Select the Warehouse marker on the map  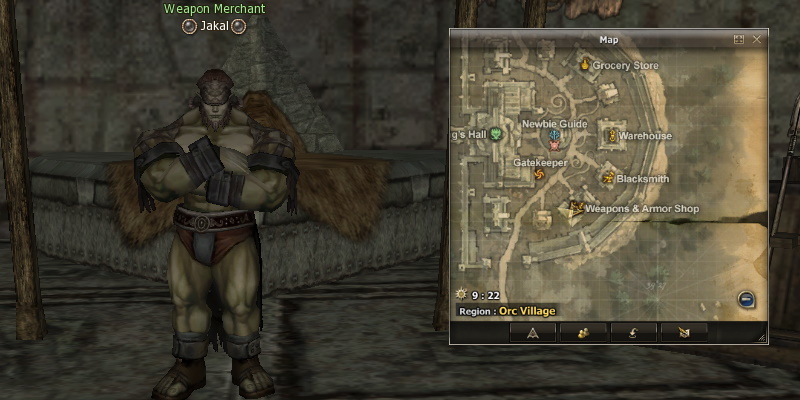point(607,134)
